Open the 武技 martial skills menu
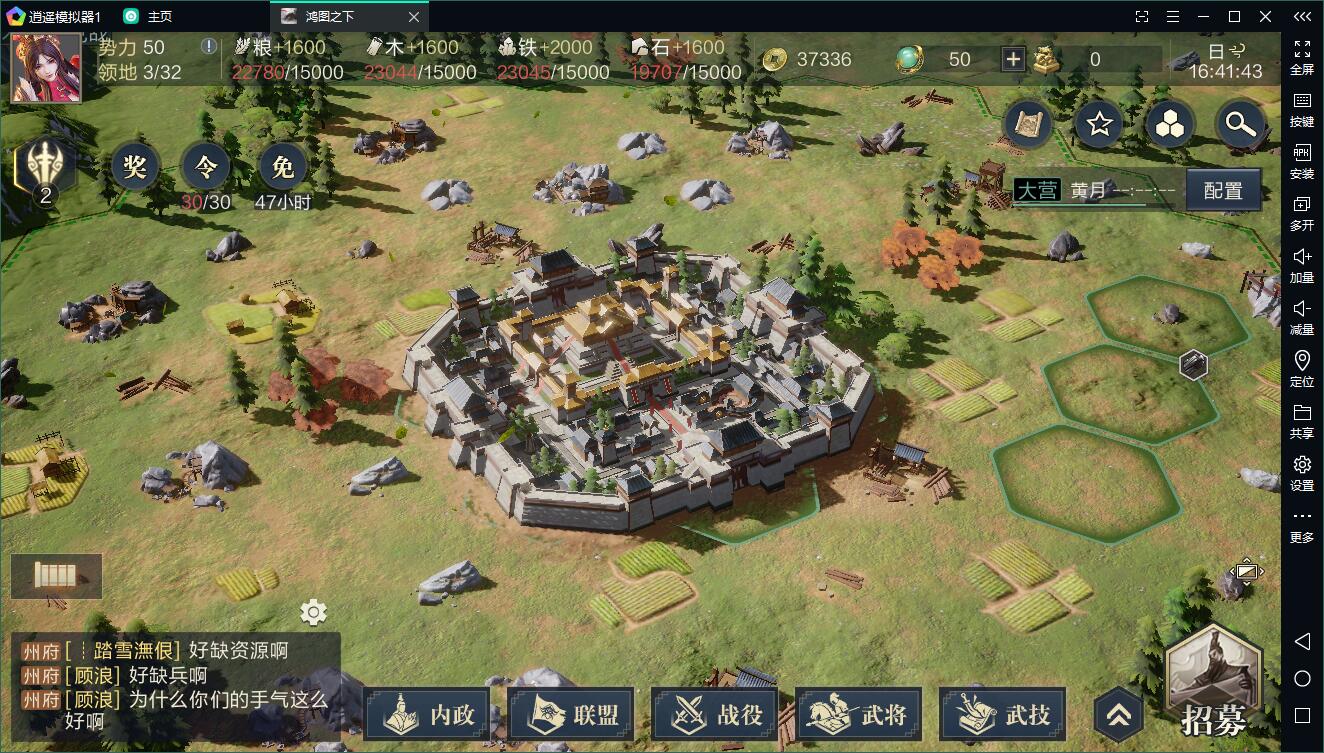Screen dimensions: 1324x753 pos(1003,714)
